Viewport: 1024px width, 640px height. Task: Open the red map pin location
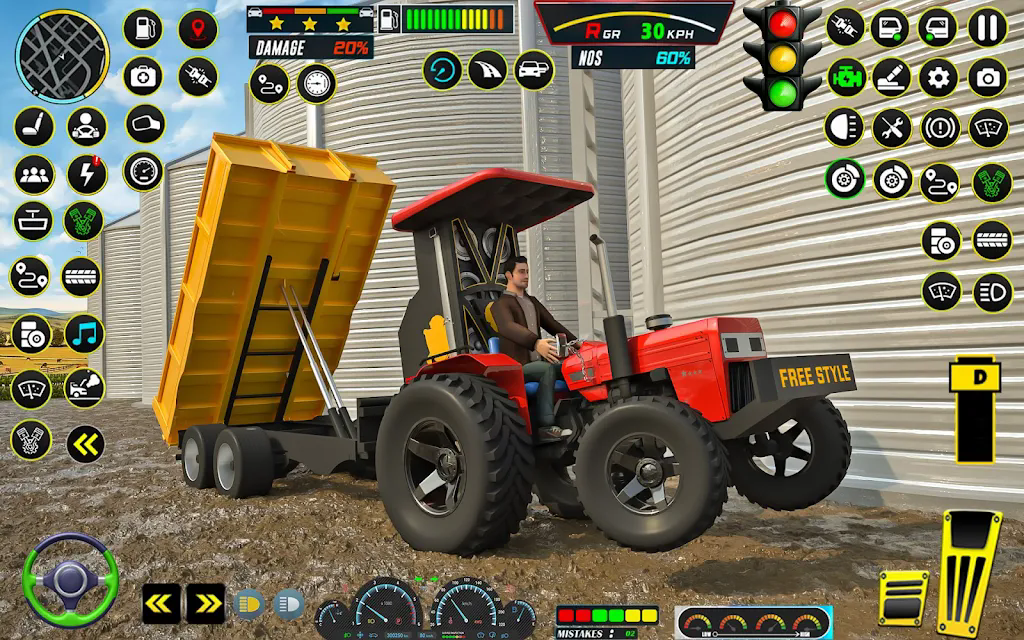pyautogui.click(x=198, y=28)
